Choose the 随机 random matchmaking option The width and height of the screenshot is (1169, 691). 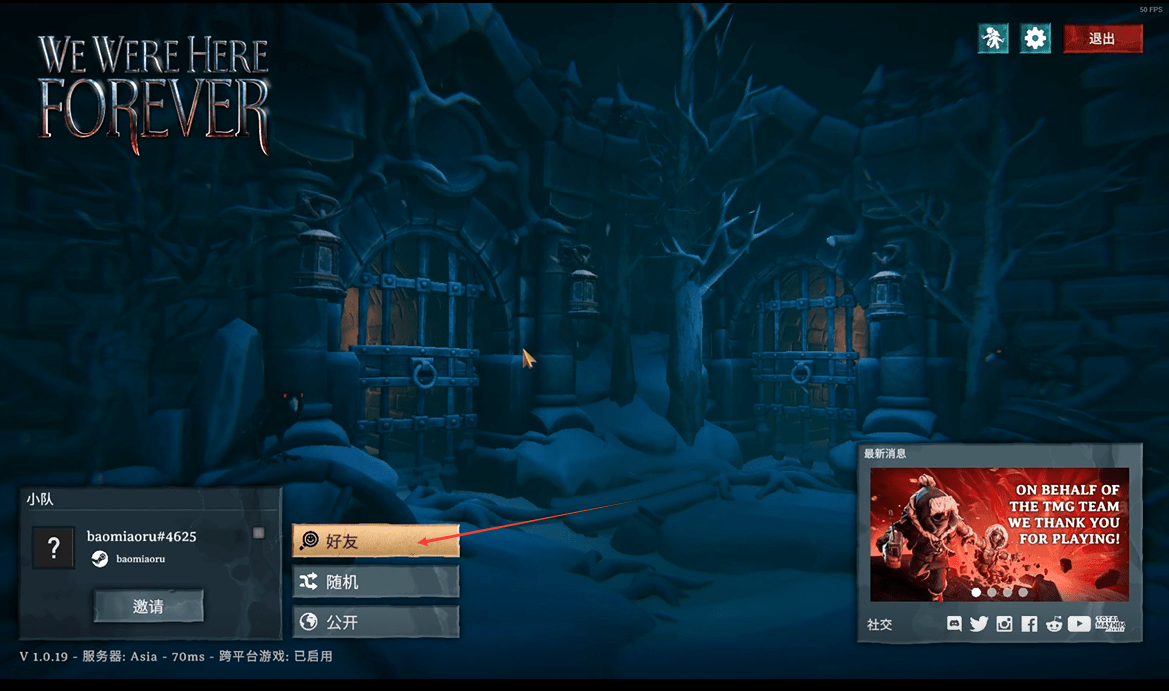click(376, 581)
